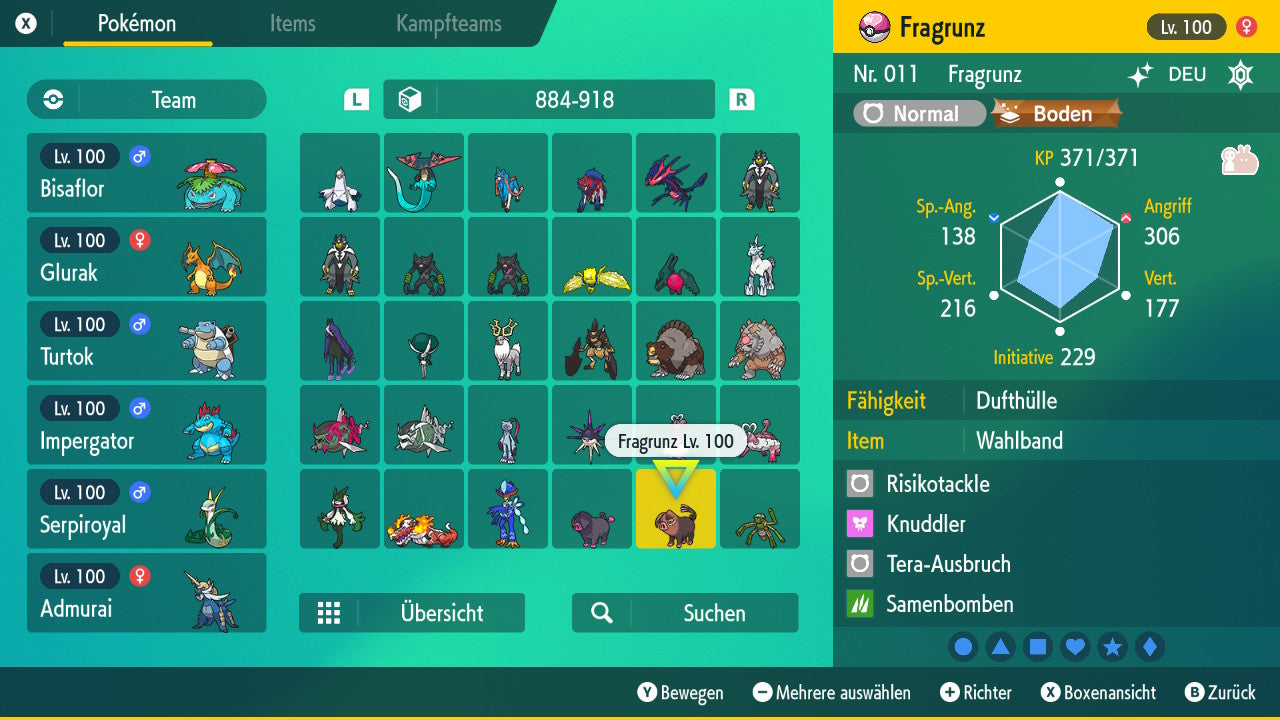Toggle the blue circle marking
The width and height of the screenshot is (1280, 720).
coord(963,647)
